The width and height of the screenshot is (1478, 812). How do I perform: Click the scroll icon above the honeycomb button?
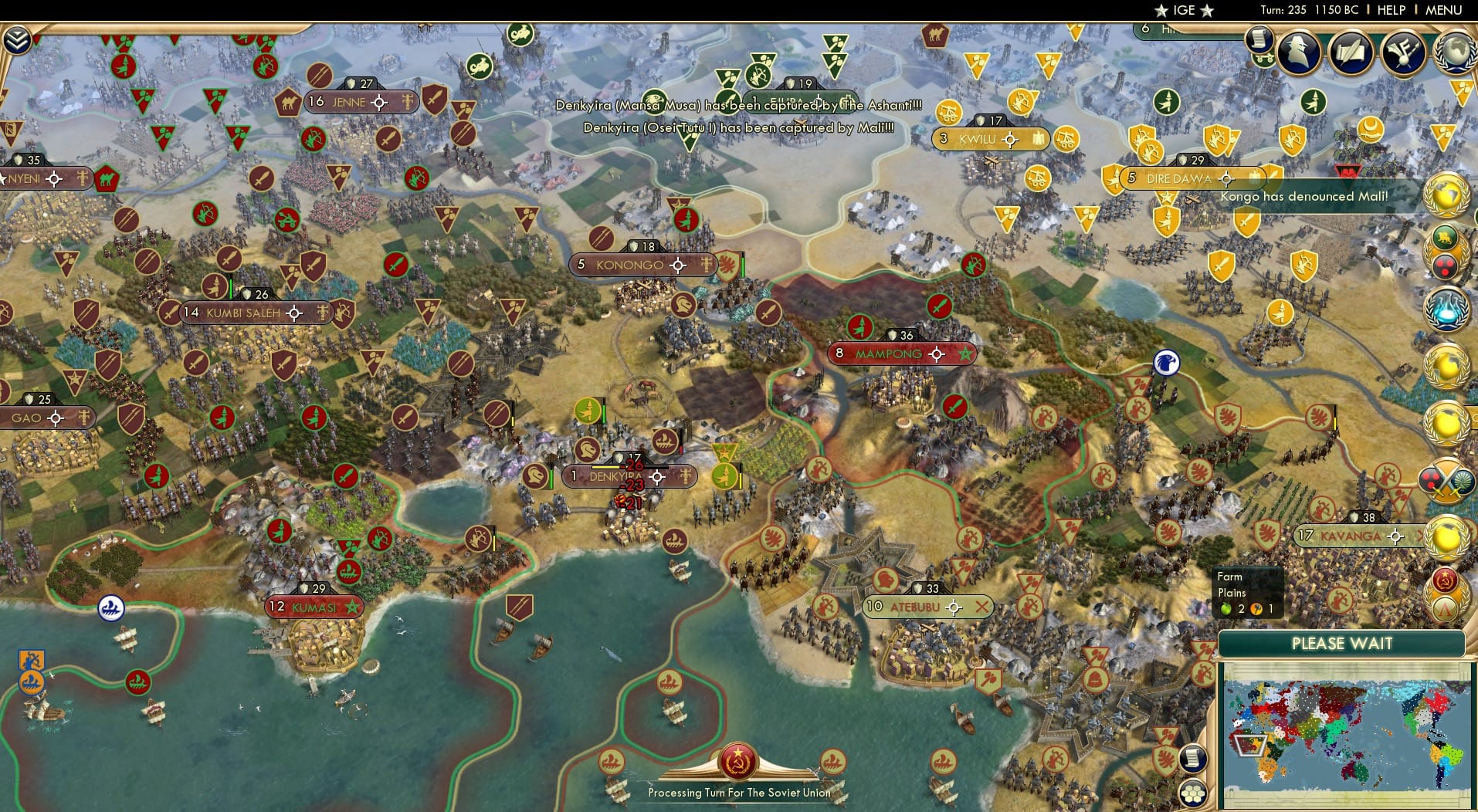[x=1194, y=756]
